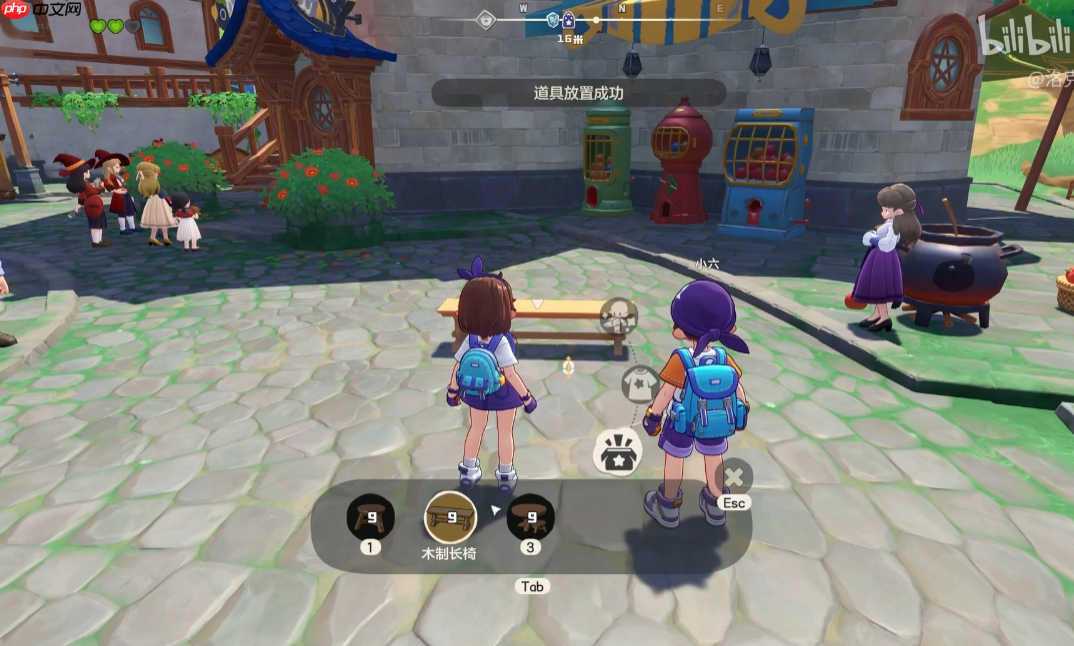Choose the 木制长椅 wooden bench slot
This screenshot has width=1074, height=646.
(x=451, y=517)
